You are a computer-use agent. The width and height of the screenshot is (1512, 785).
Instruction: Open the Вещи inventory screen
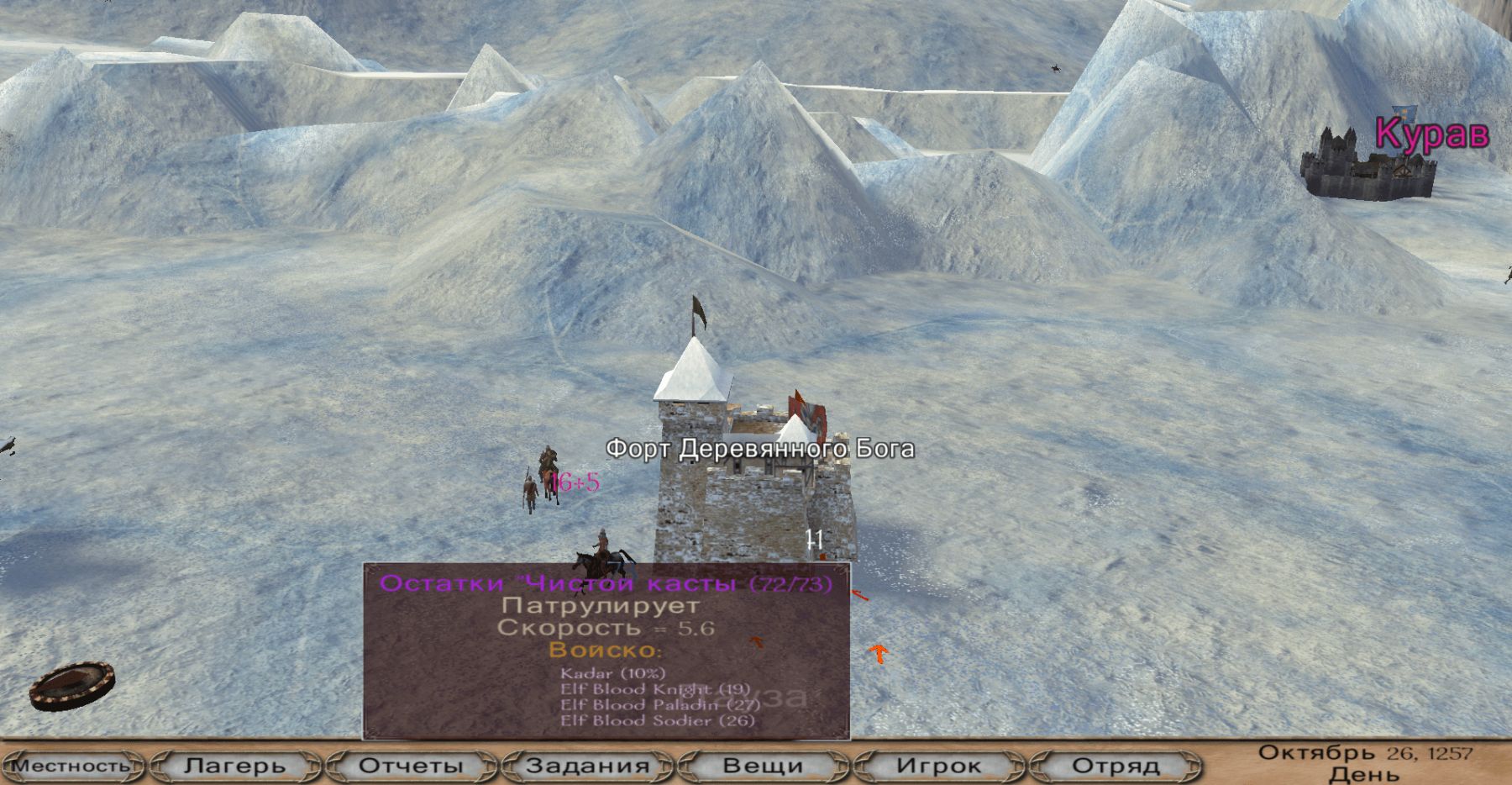[763, 766]
